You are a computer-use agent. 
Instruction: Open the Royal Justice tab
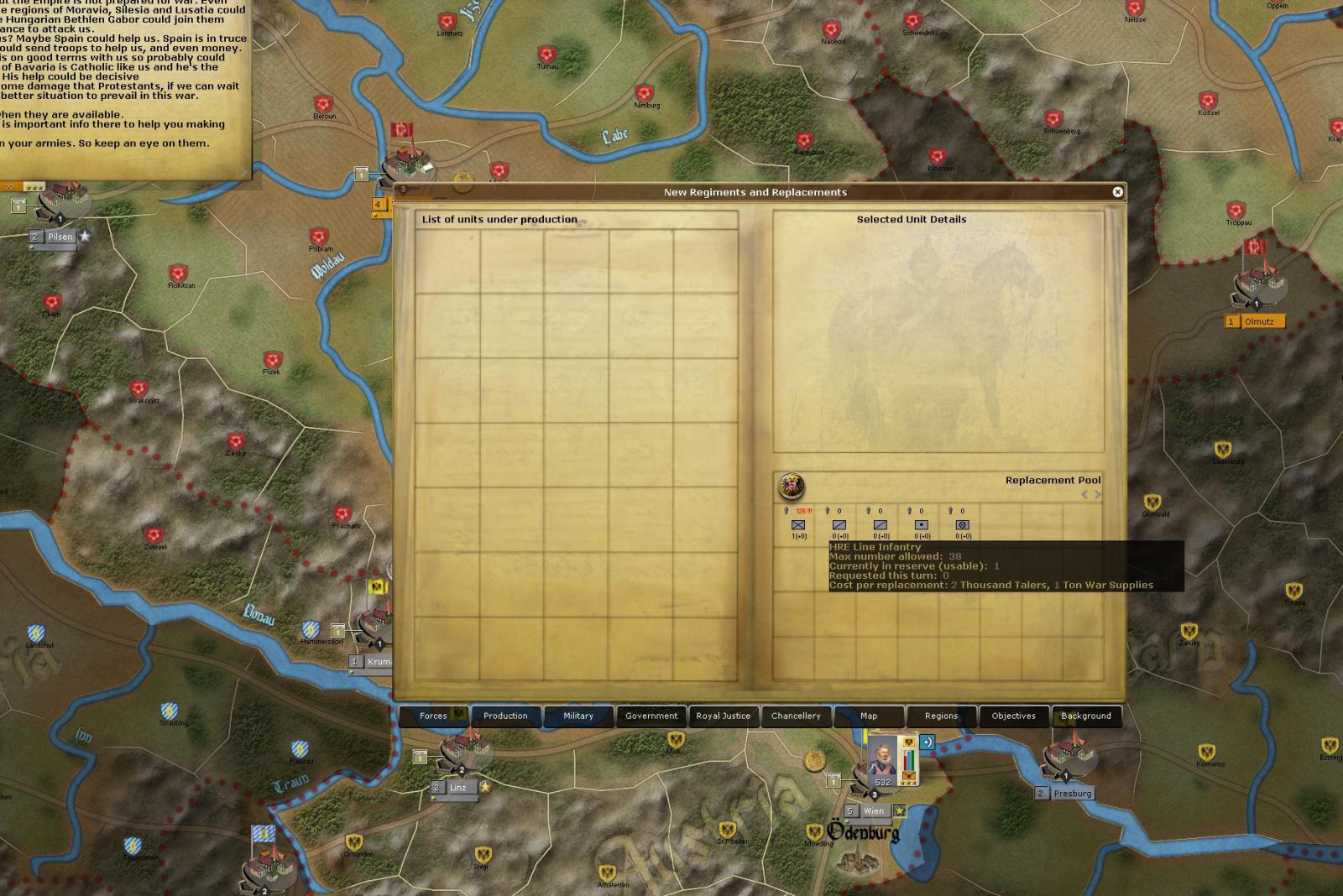pos(723,716)
